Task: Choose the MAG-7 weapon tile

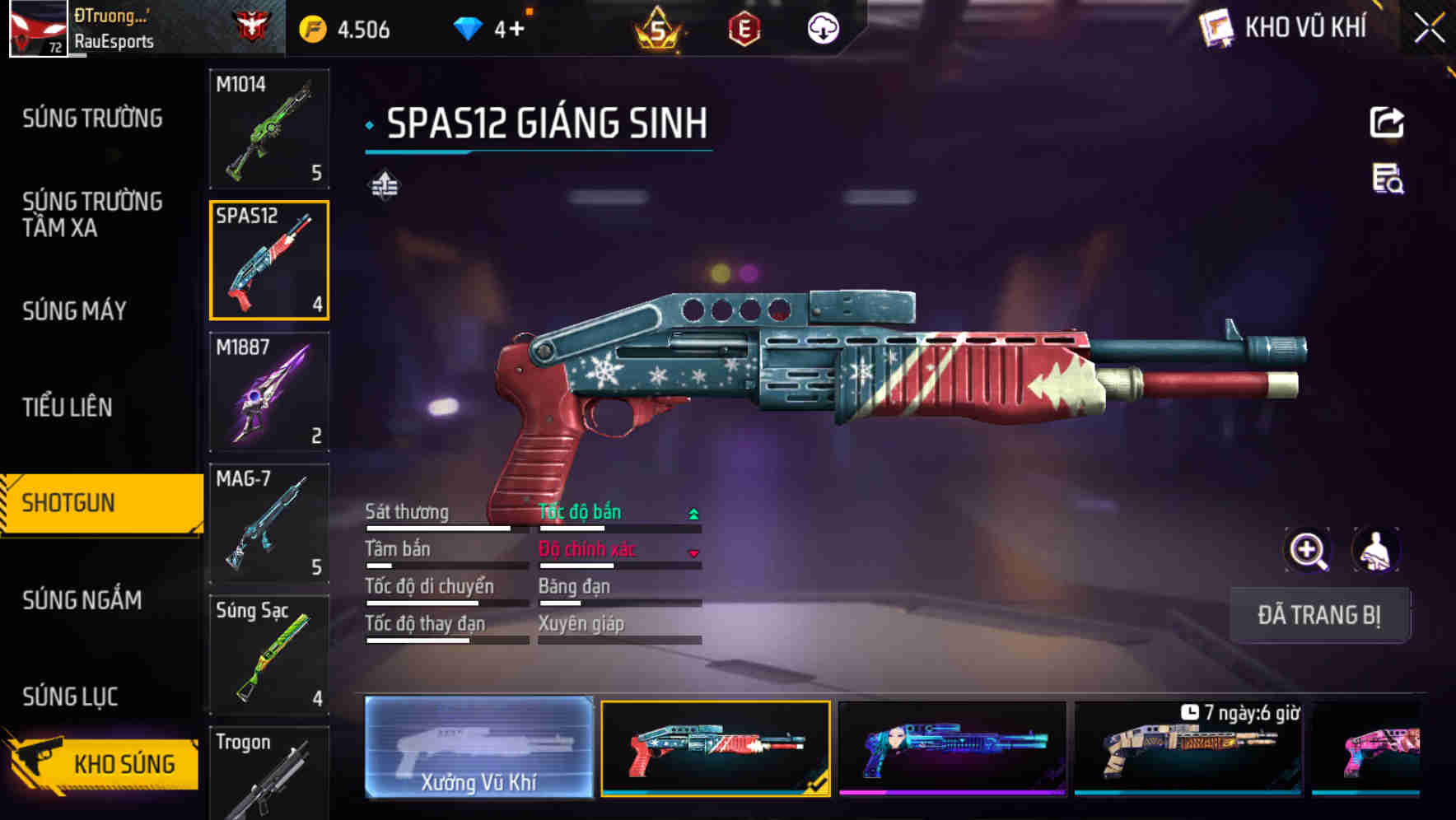Action: [269, 524]
